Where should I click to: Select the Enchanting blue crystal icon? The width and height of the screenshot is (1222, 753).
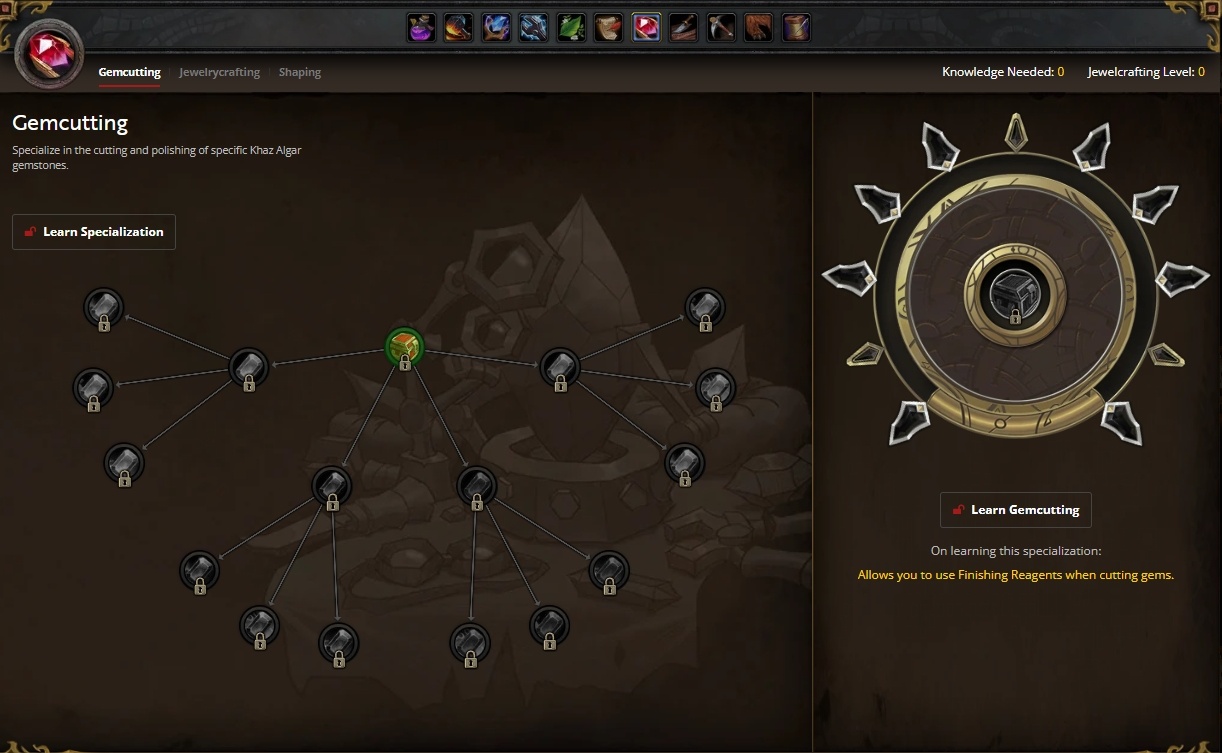496,27
